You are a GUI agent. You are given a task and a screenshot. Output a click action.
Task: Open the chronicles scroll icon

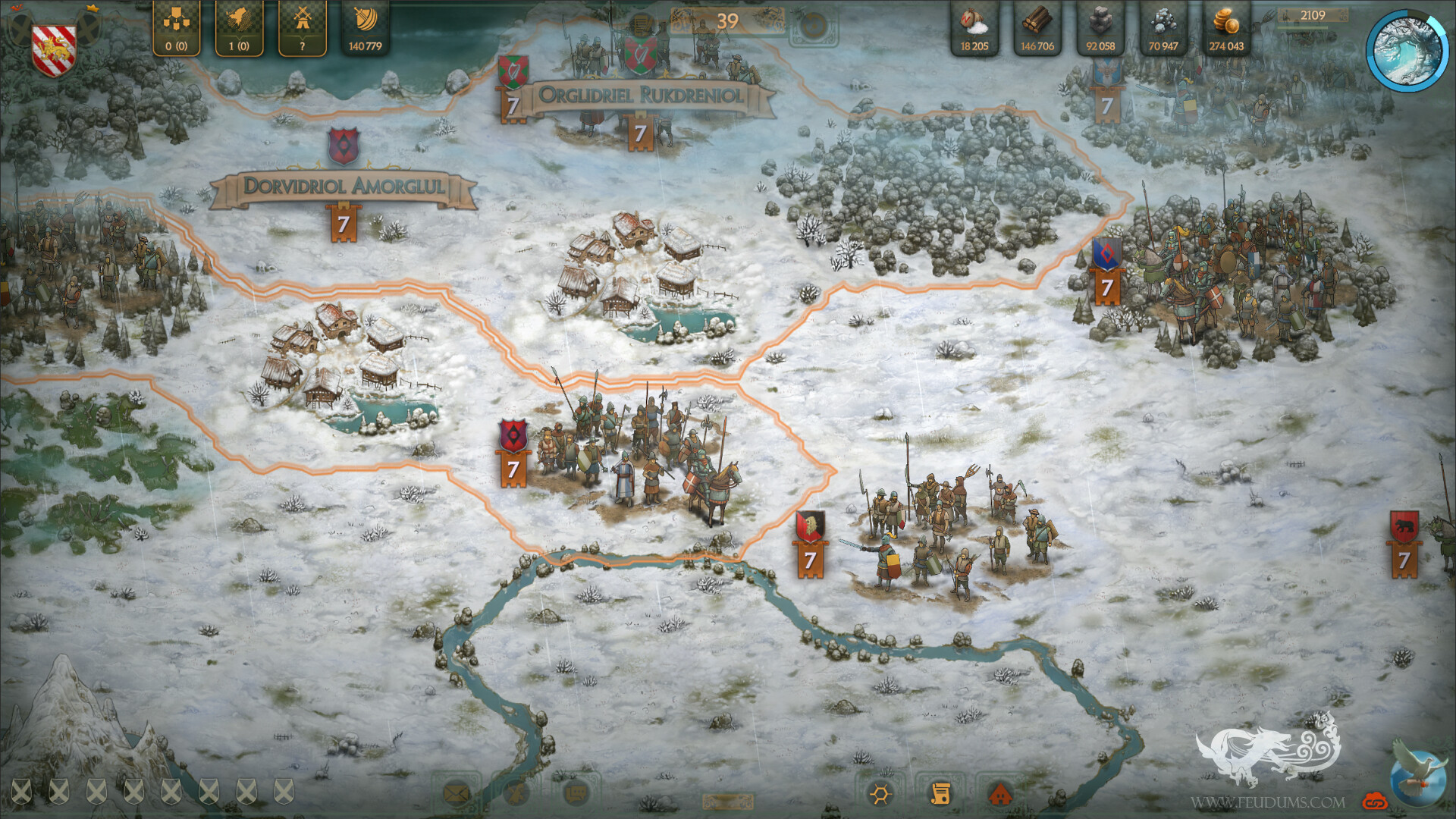(x=941, y=793)
